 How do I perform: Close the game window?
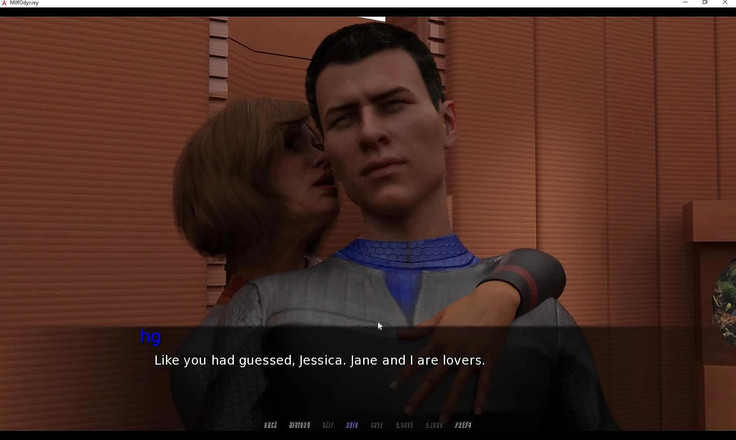[x=725, y=3]
